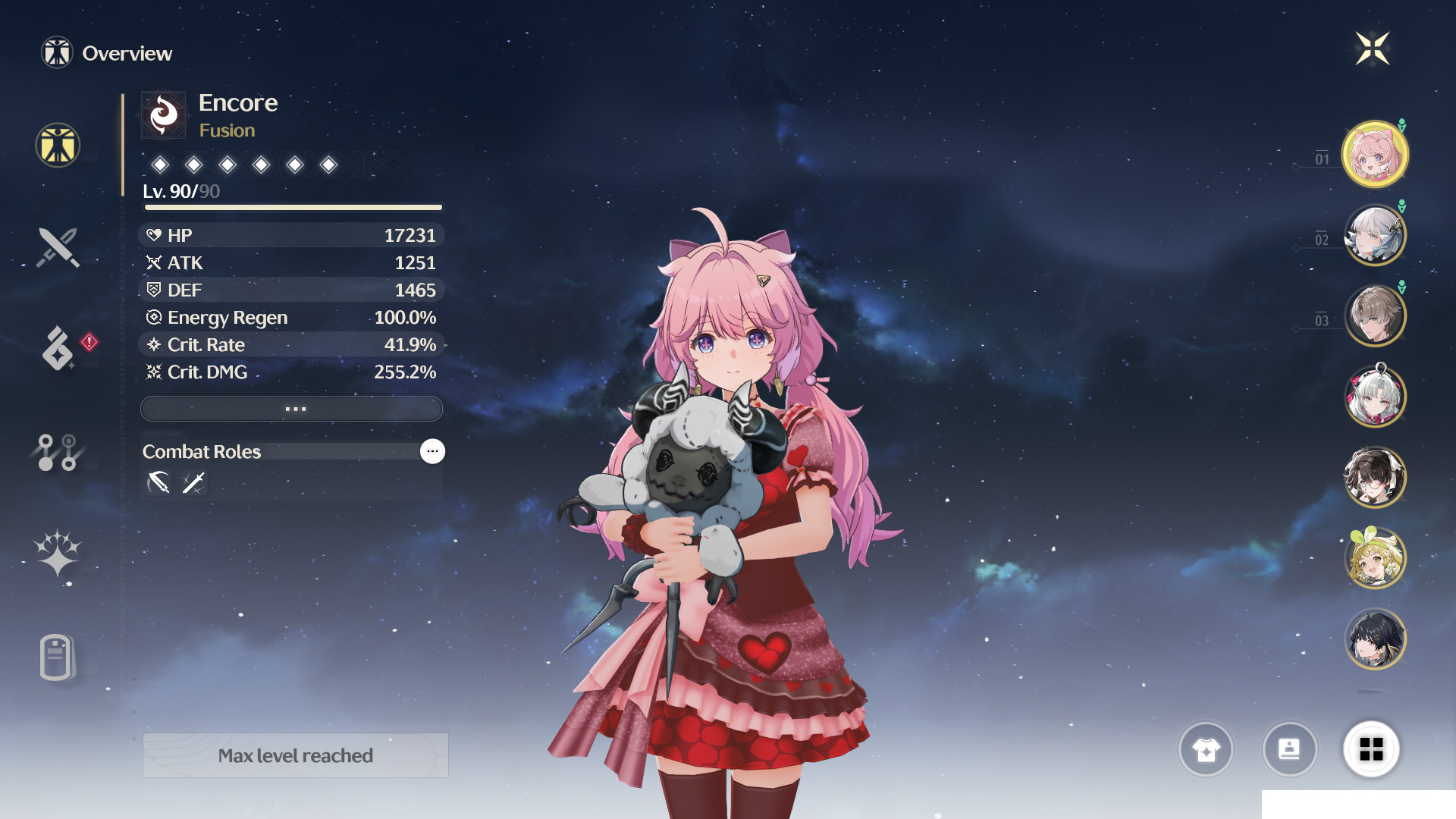
Task: Expand Combat Roles details
Action: (x=432, y=451)
